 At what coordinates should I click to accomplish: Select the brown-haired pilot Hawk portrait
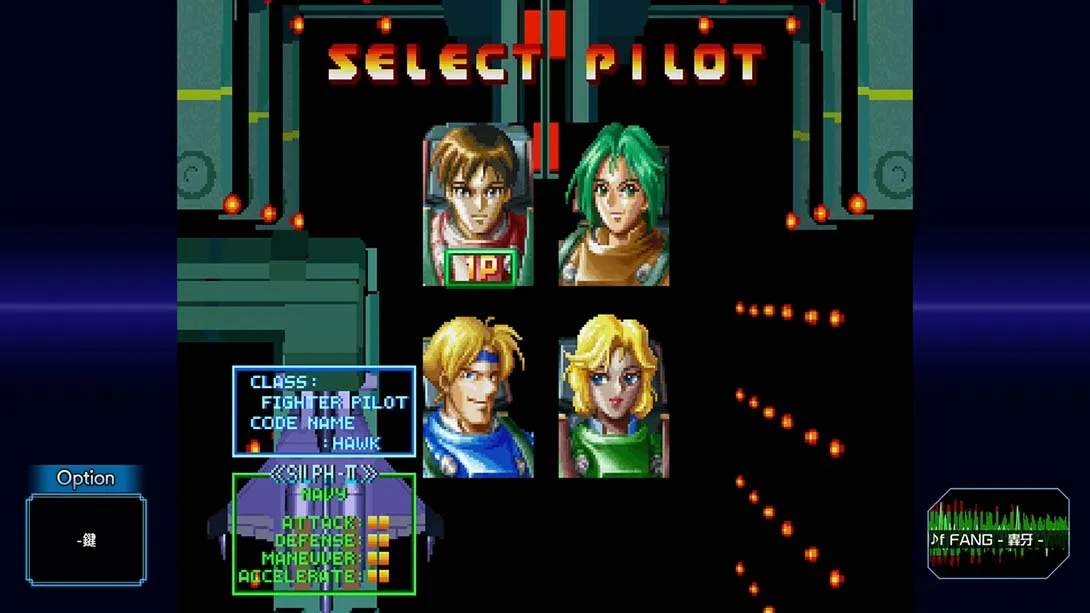click(478, 203)
